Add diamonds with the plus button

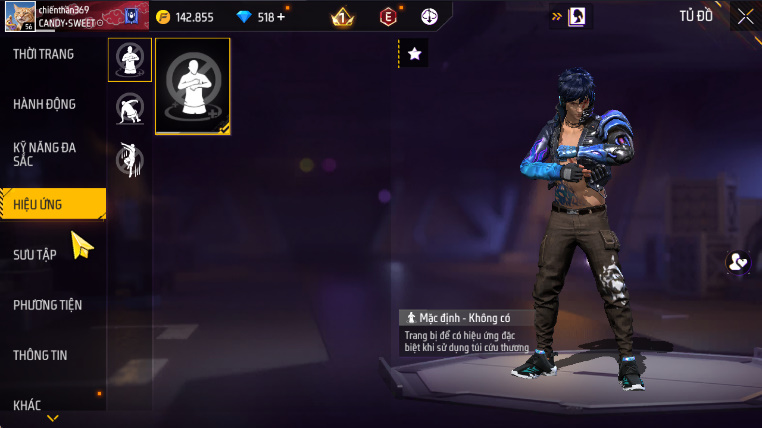[281, 17]
